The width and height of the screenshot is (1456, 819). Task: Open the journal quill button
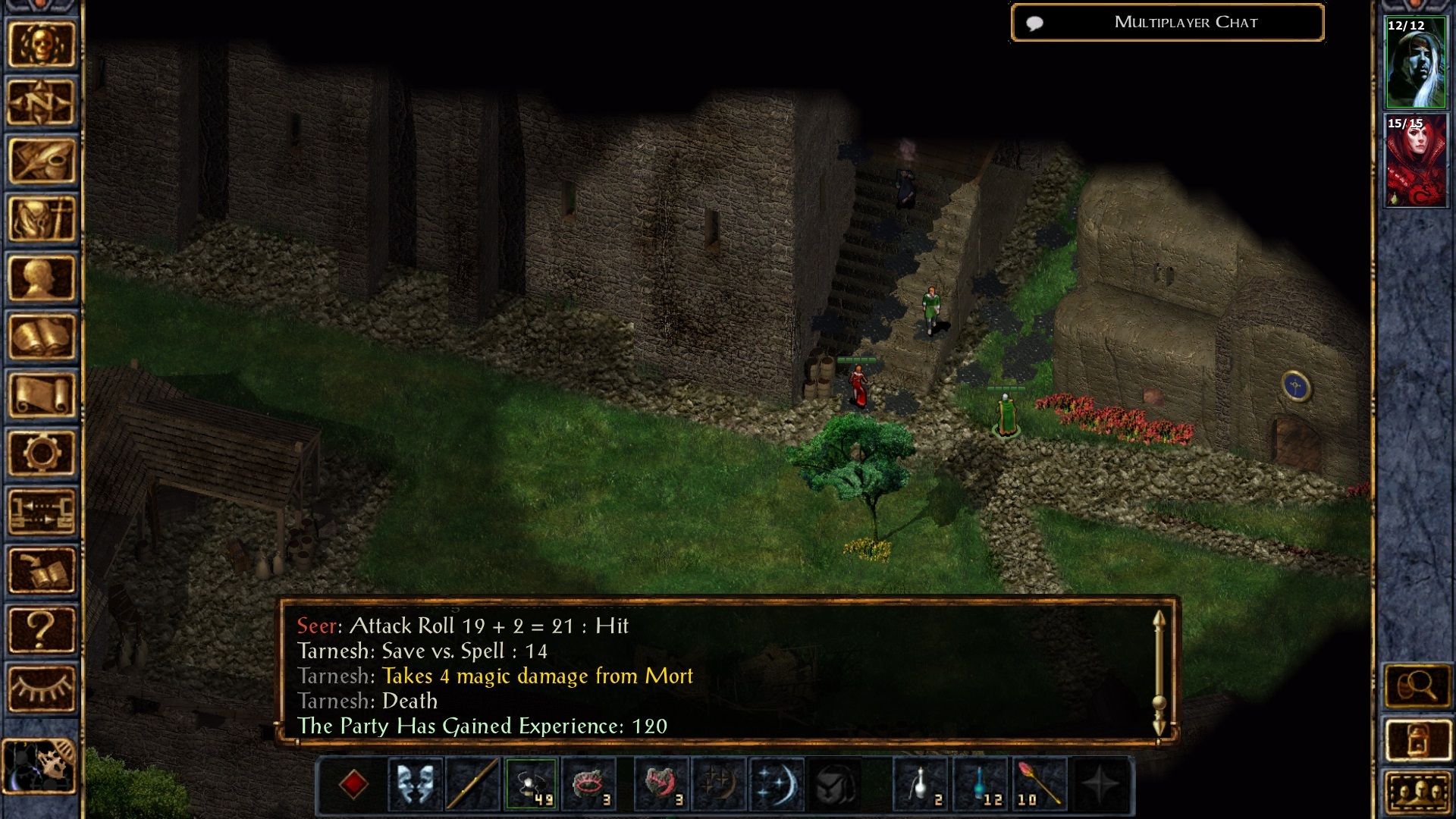click(x=42, y=161)
